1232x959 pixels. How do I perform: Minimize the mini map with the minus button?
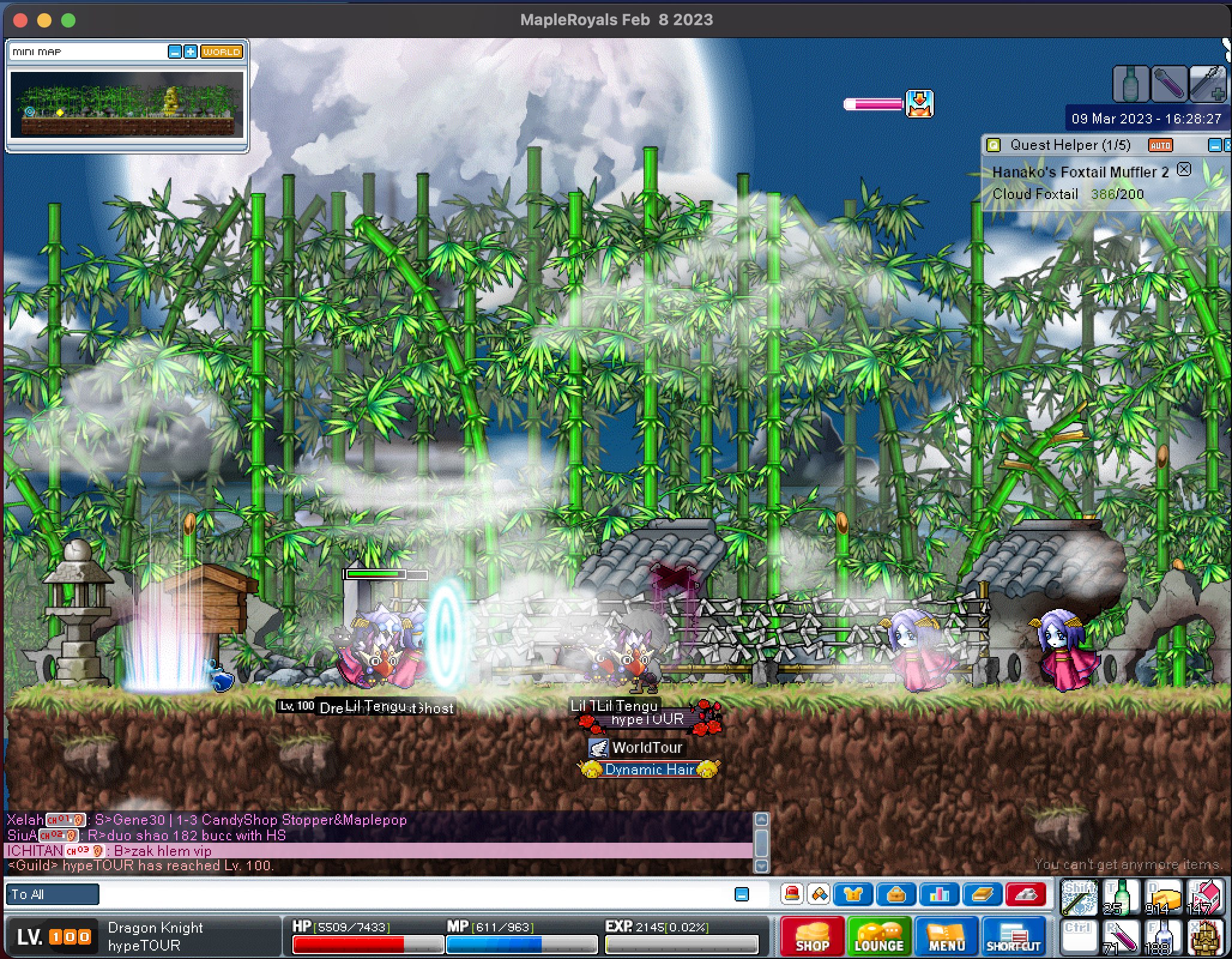click(174, 52)
